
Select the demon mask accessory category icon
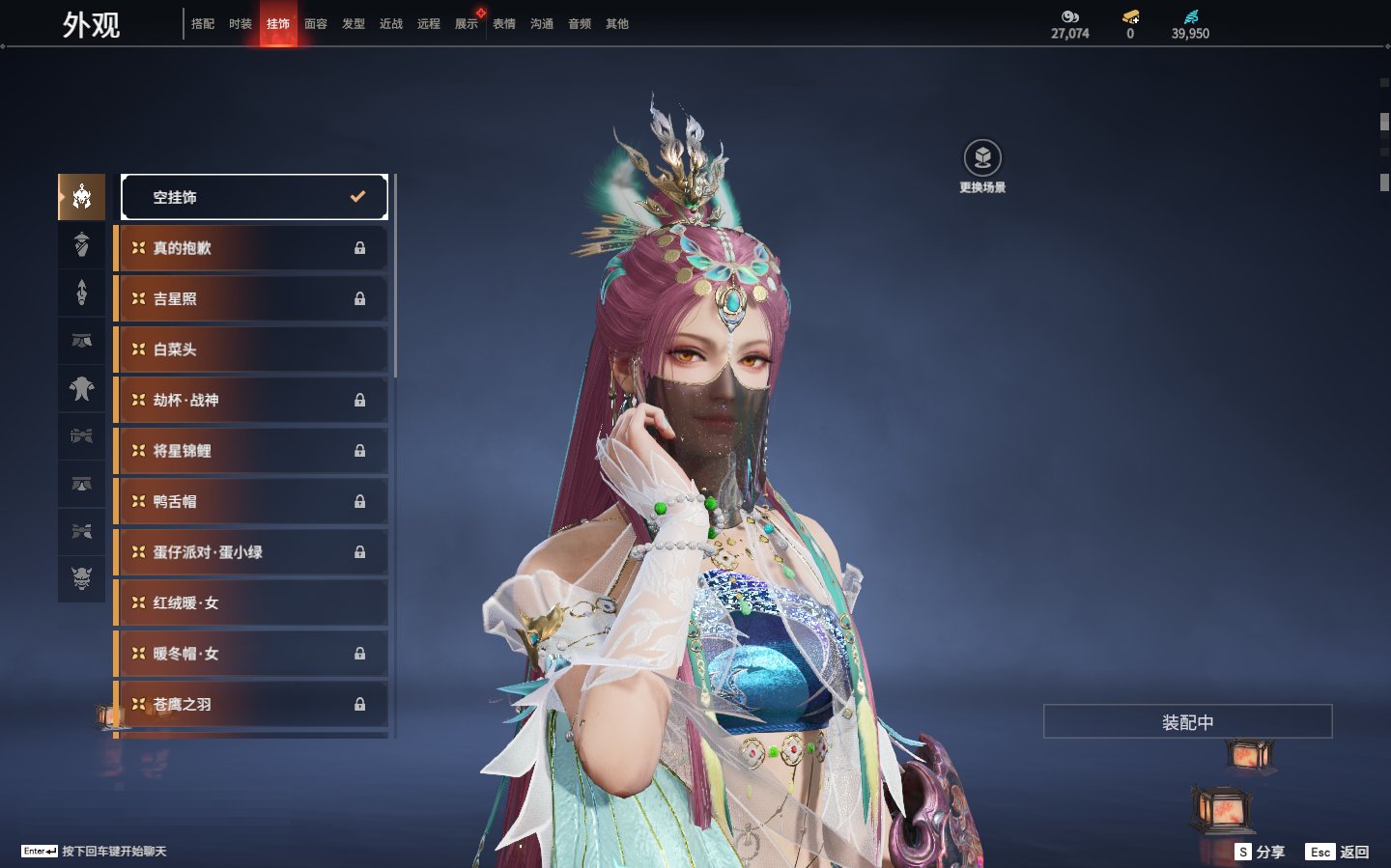(82, 578)
